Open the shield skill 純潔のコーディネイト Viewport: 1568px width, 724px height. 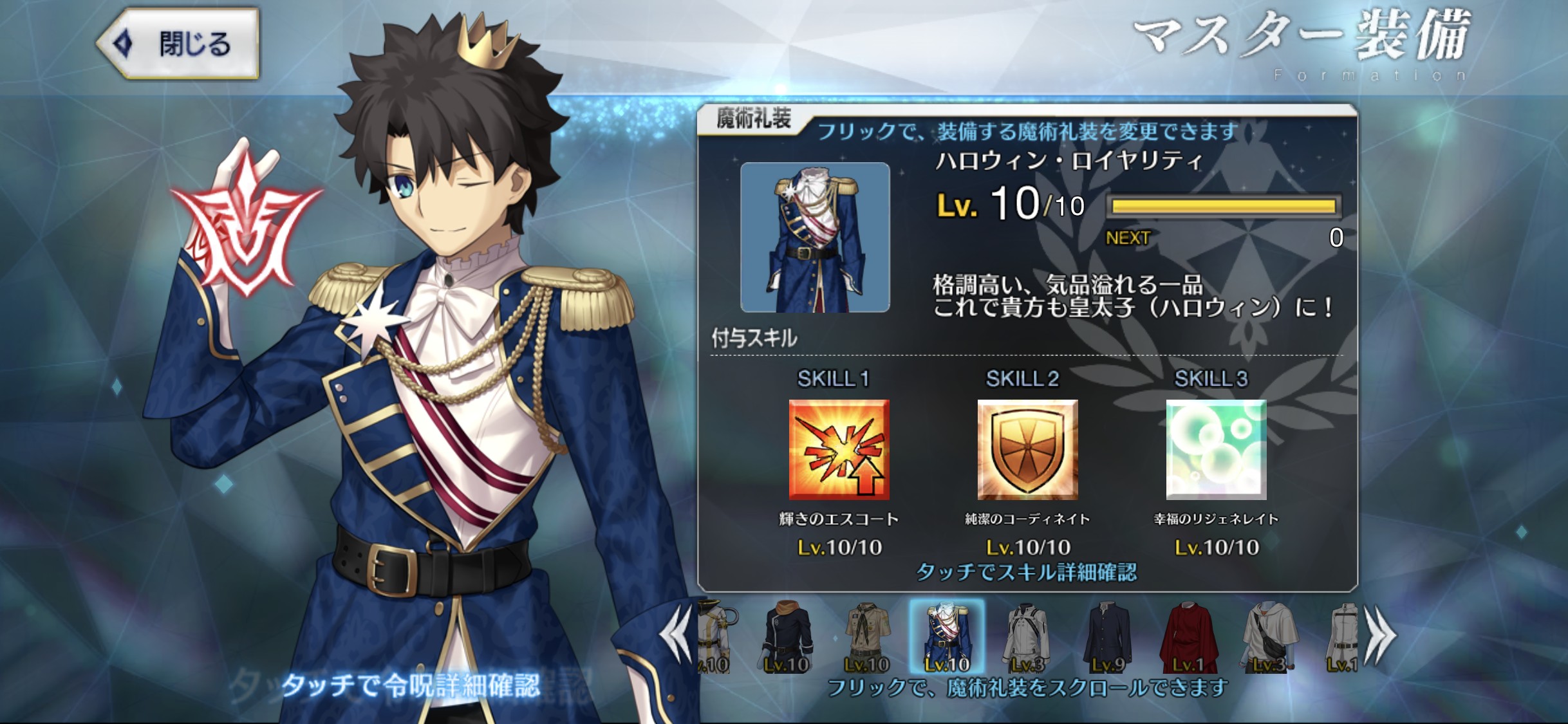click(x=1027, y=450)
